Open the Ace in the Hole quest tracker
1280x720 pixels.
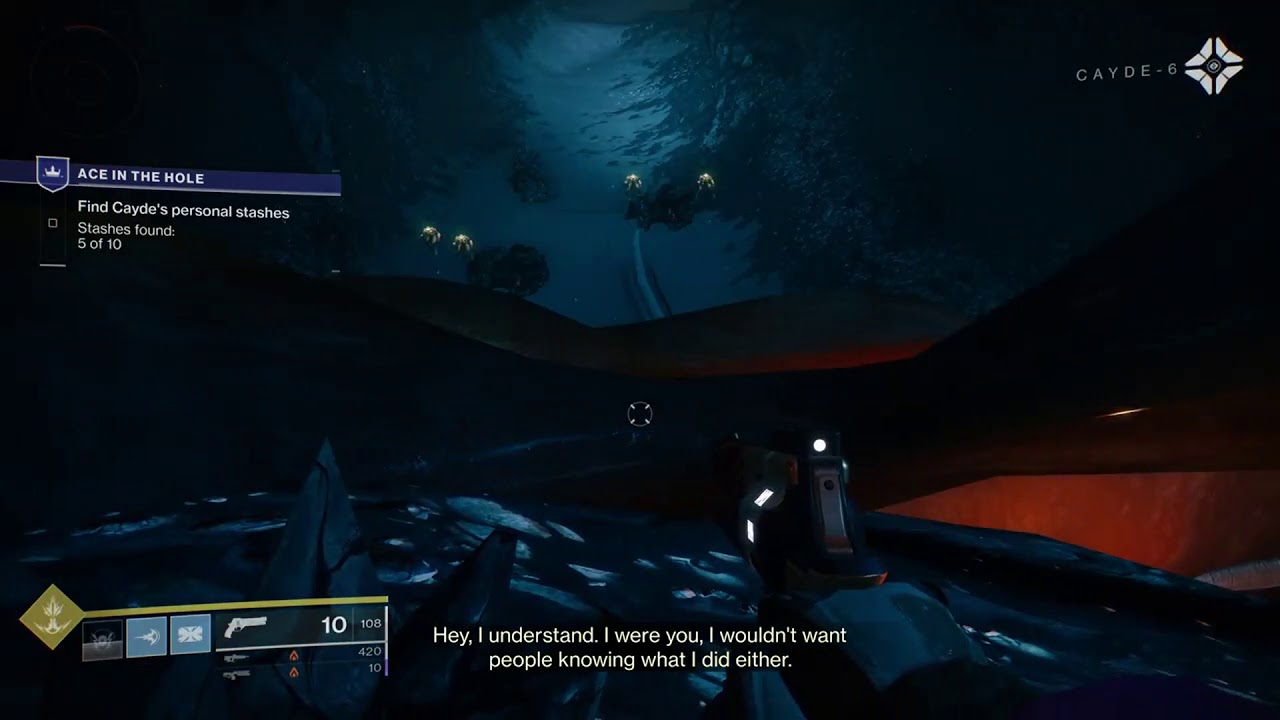tap(140, 177)
